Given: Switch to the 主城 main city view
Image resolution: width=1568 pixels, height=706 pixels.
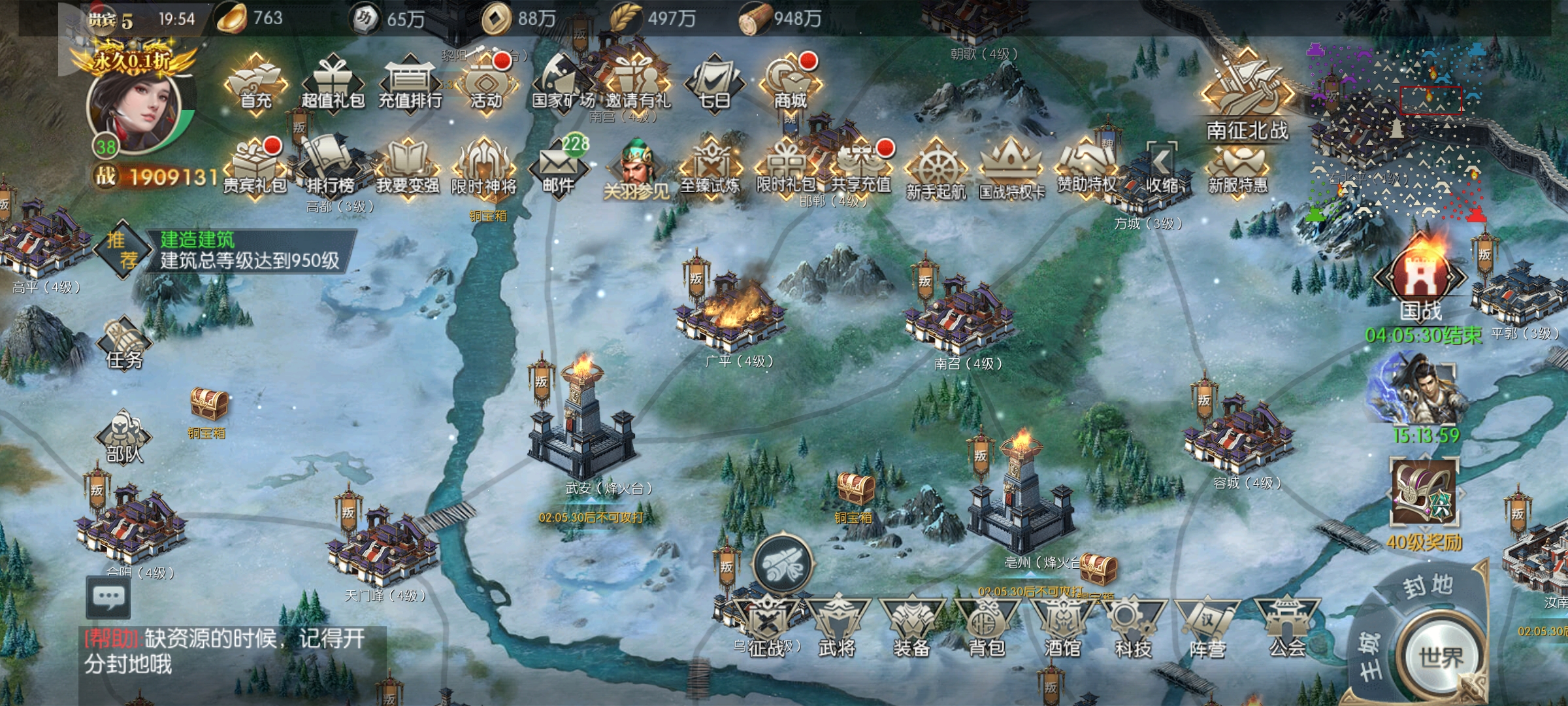Looking at the screenshot, I should coord(1371,654).
